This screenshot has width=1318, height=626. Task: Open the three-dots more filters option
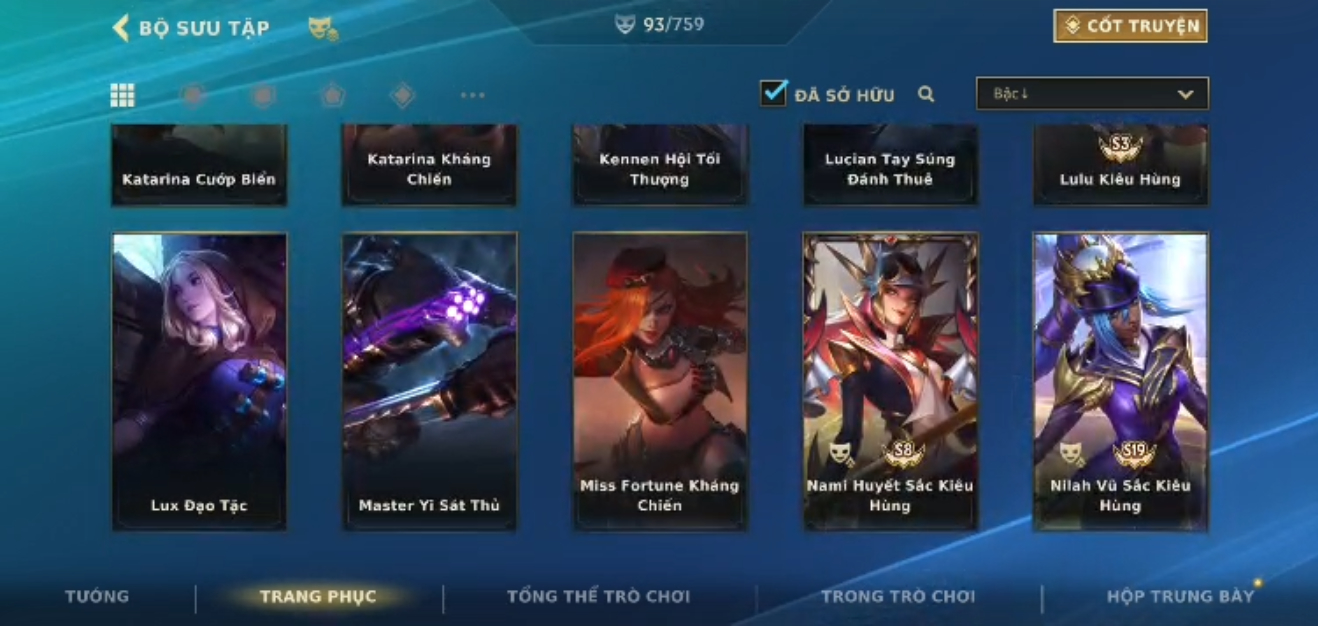[x=472, y=96]
